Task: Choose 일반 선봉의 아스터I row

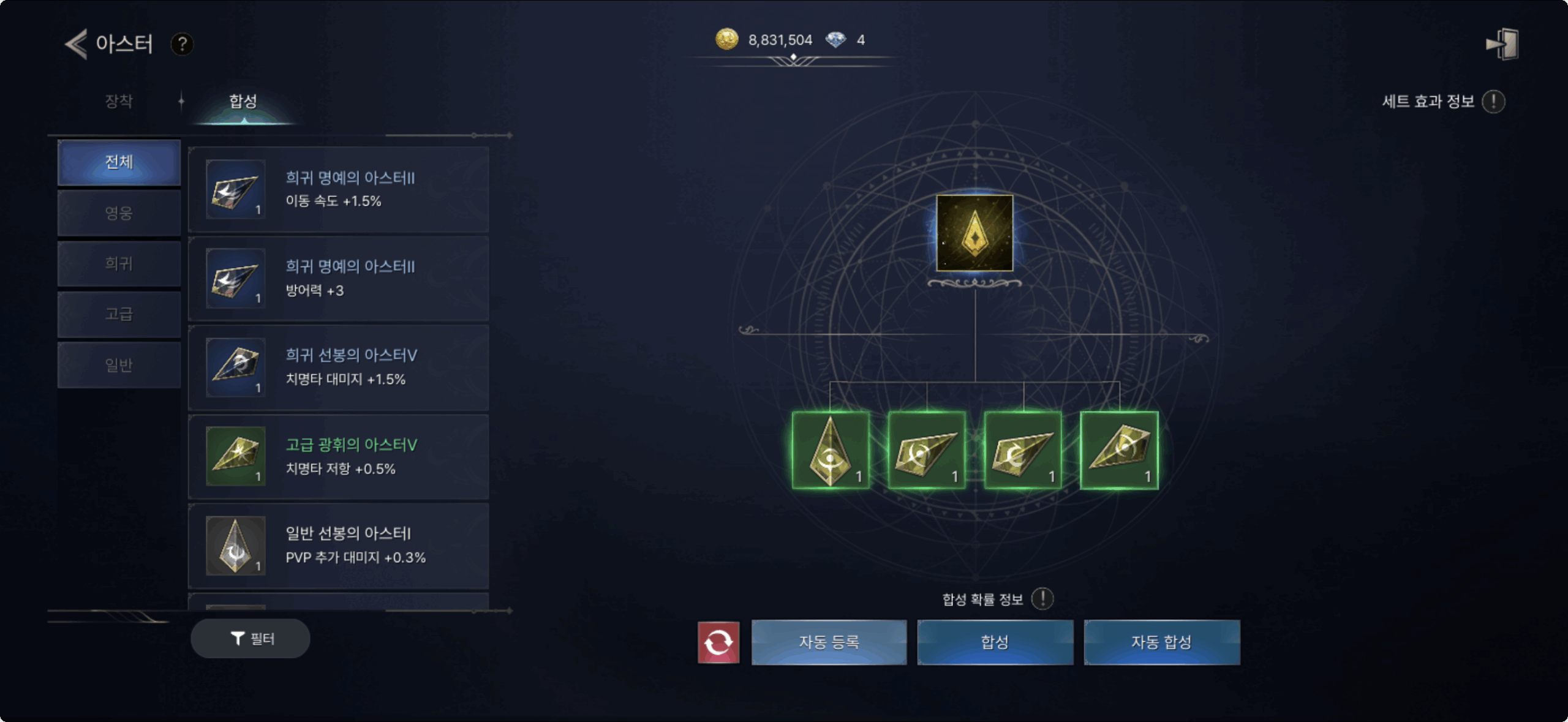Action: click(338, 546)
